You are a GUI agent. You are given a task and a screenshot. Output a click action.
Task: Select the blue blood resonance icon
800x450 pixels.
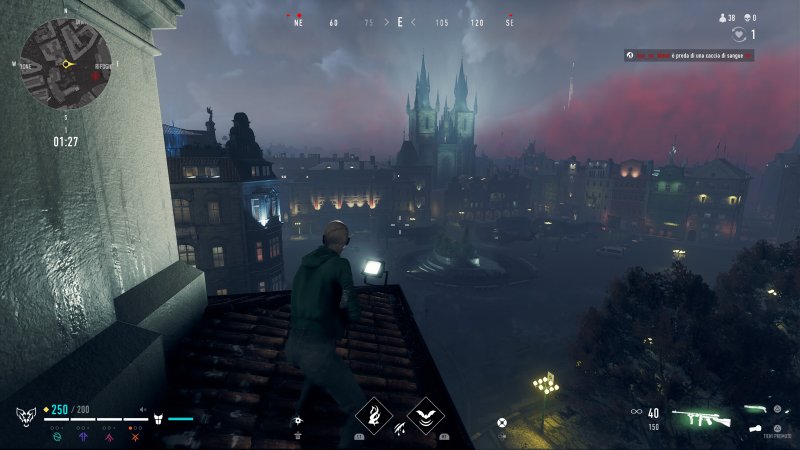click(82, 435)
